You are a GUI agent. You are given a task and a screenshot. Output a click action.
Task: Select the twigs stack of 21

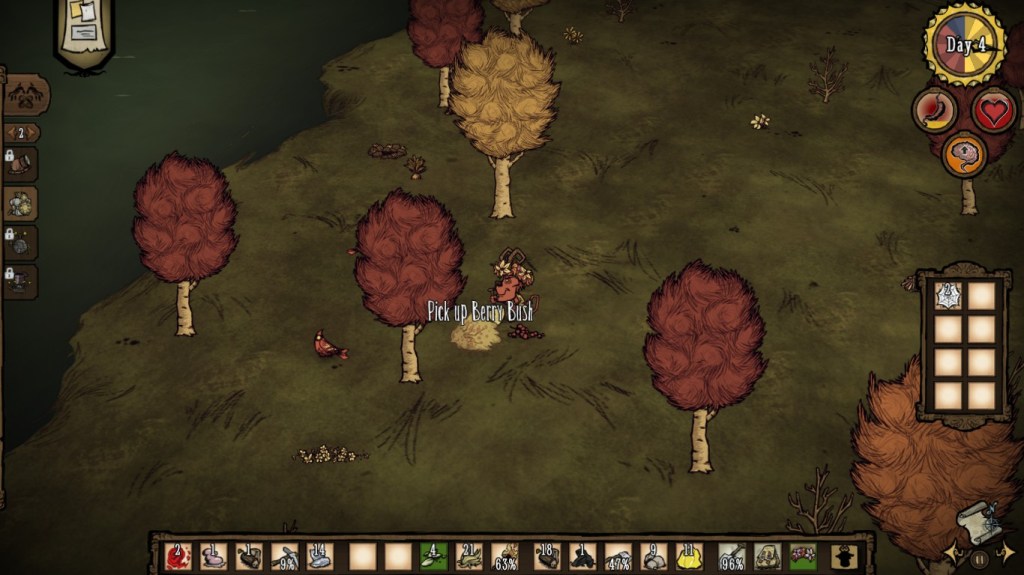pyautogui.click(x=470, y=556)
